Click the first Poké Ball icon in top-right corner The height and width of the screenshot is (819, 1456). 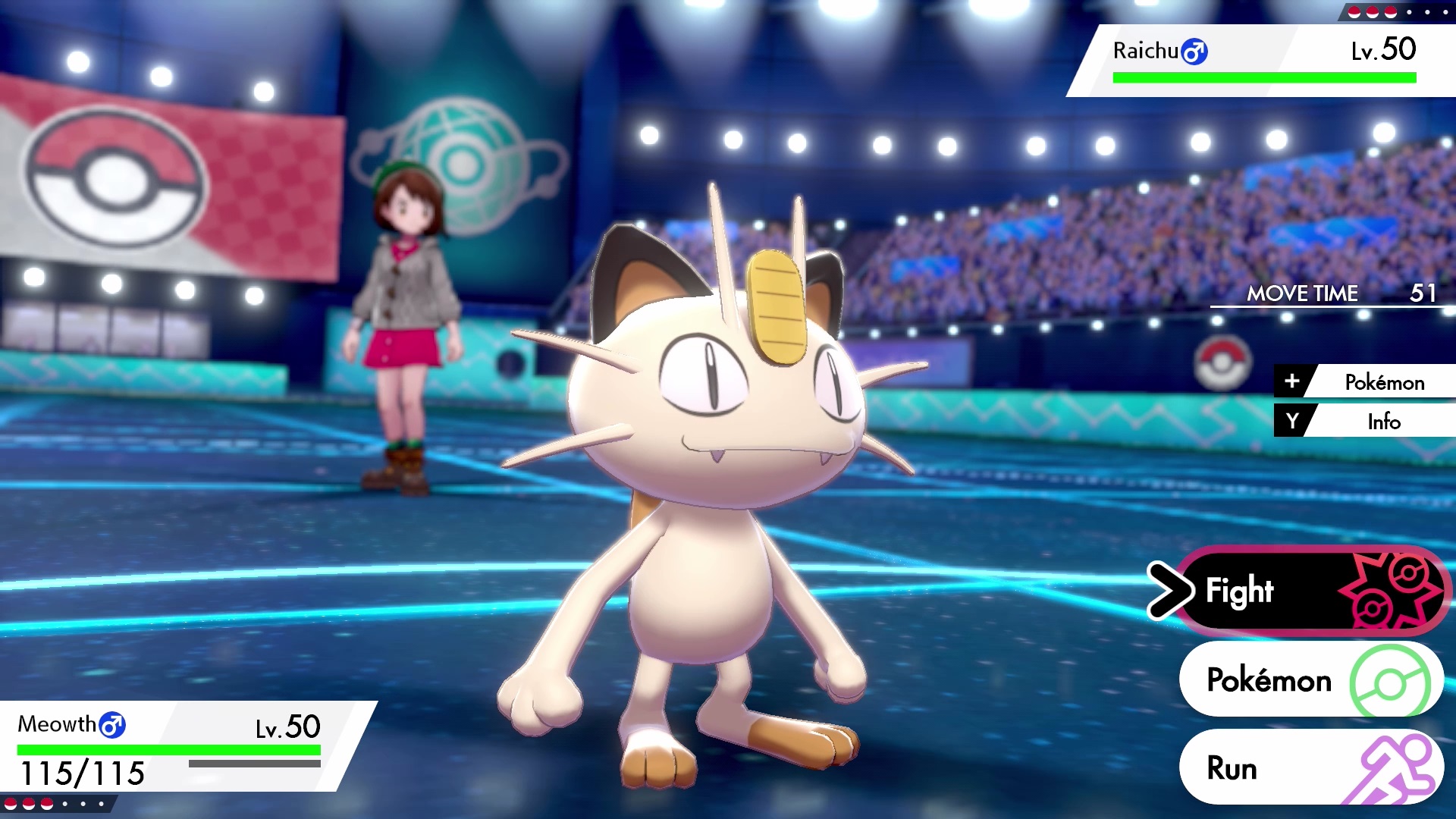[x=1354, y=11]
